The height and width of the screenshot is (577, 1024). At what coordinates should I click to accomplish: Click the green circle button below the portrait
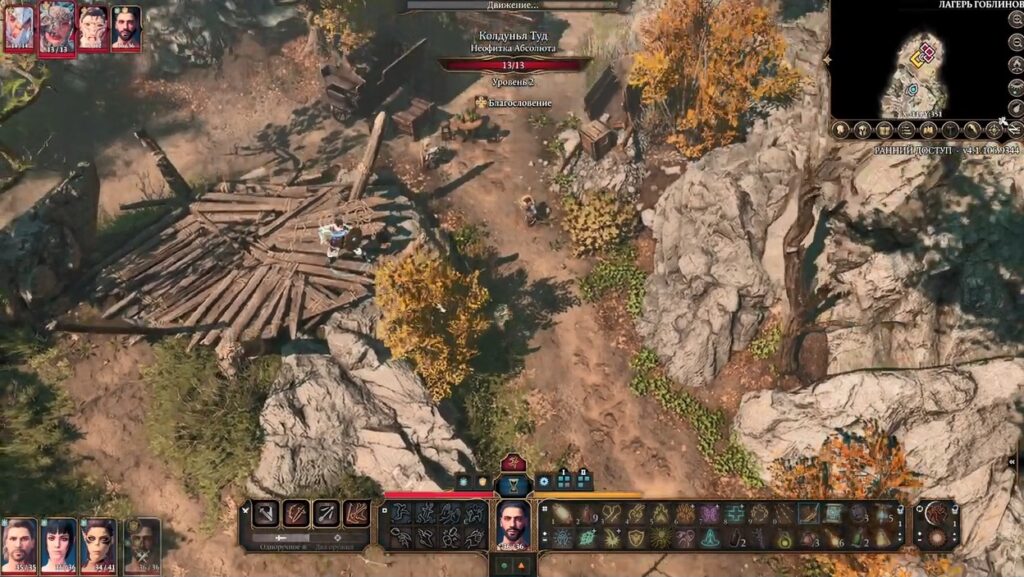point(502,565)
